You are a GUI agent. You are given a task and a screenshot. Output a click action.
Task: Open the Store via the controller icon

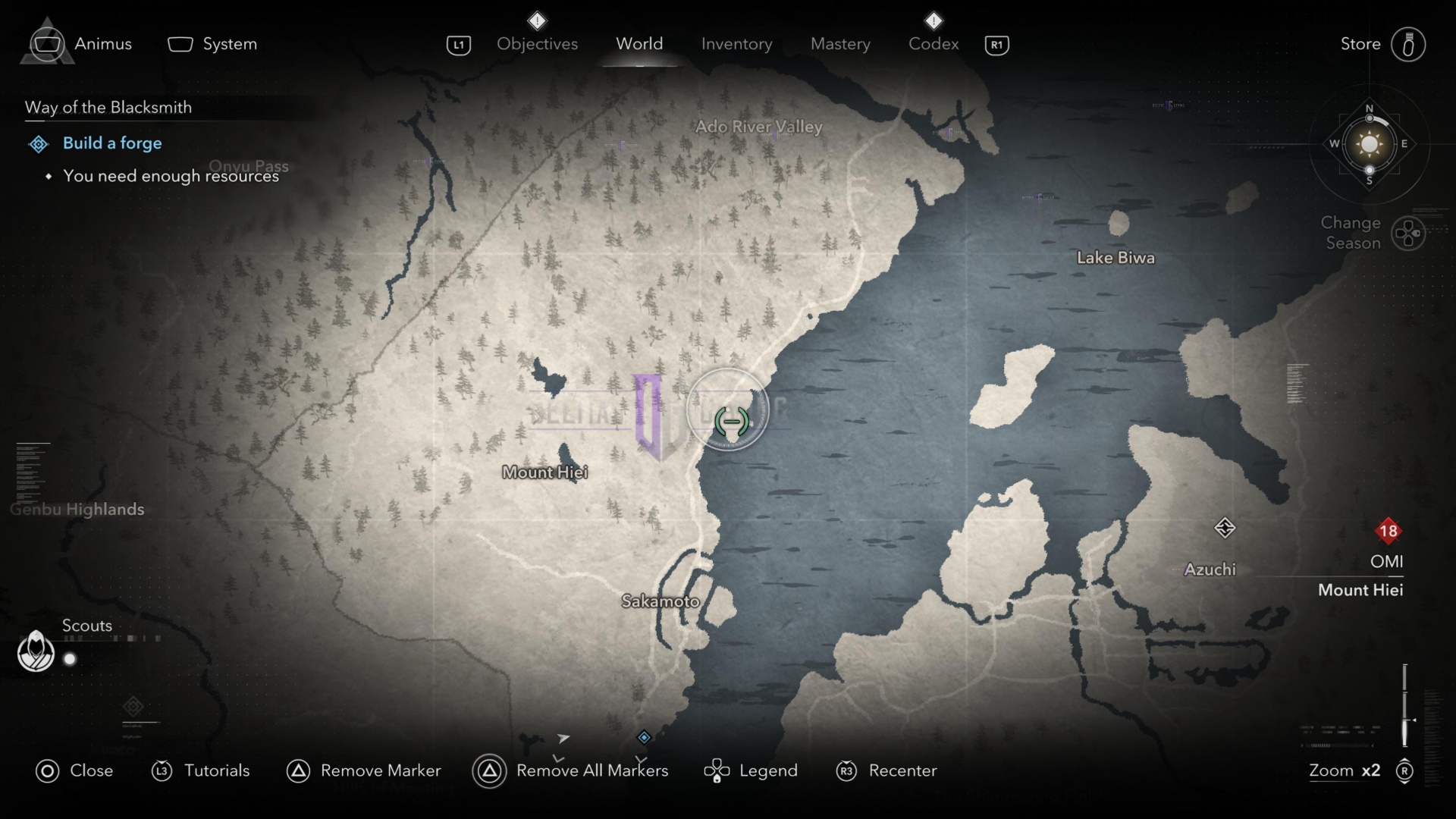1409,43
